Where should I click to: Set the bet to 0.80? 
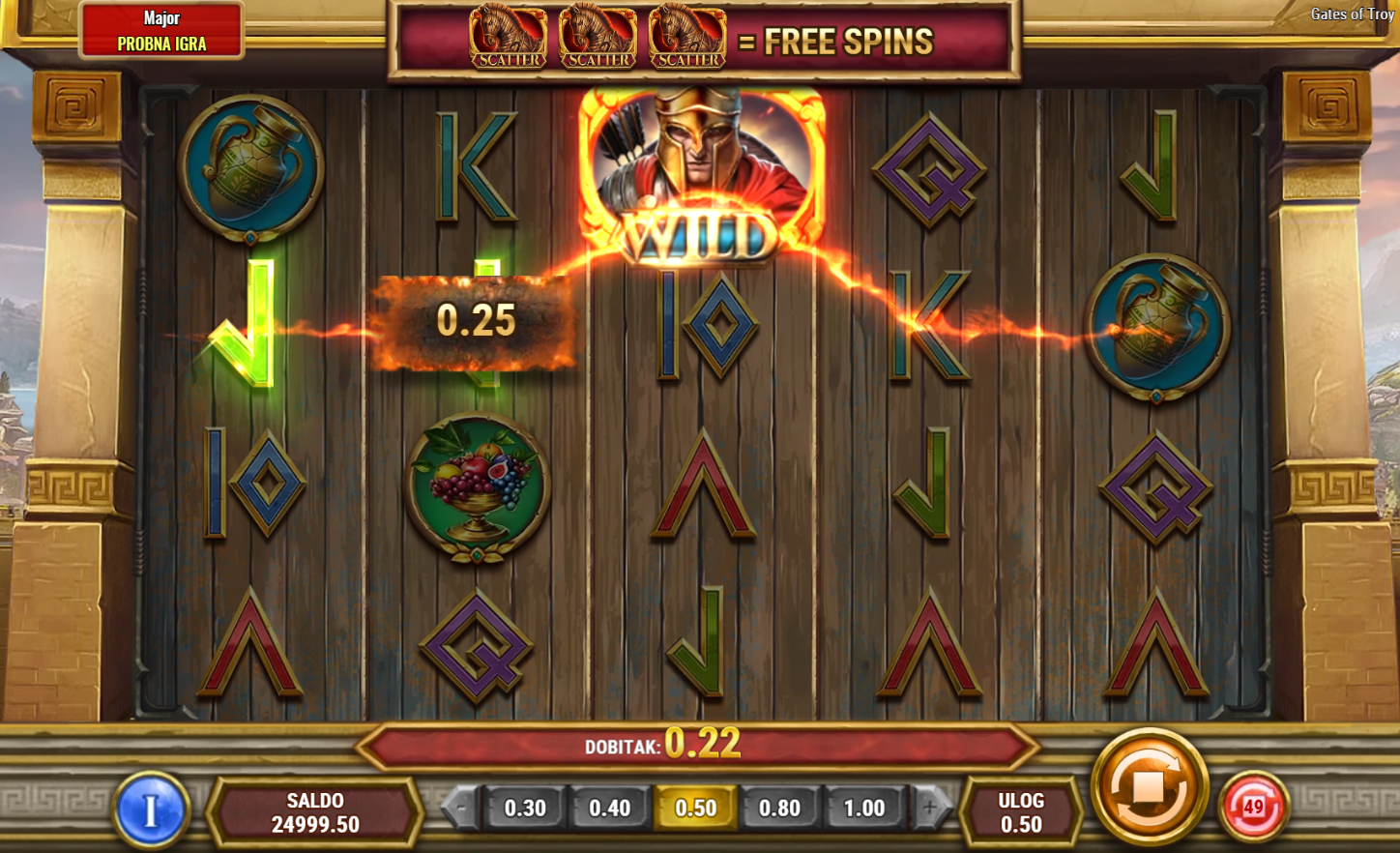pyautogui.click(x=779, y=808)
